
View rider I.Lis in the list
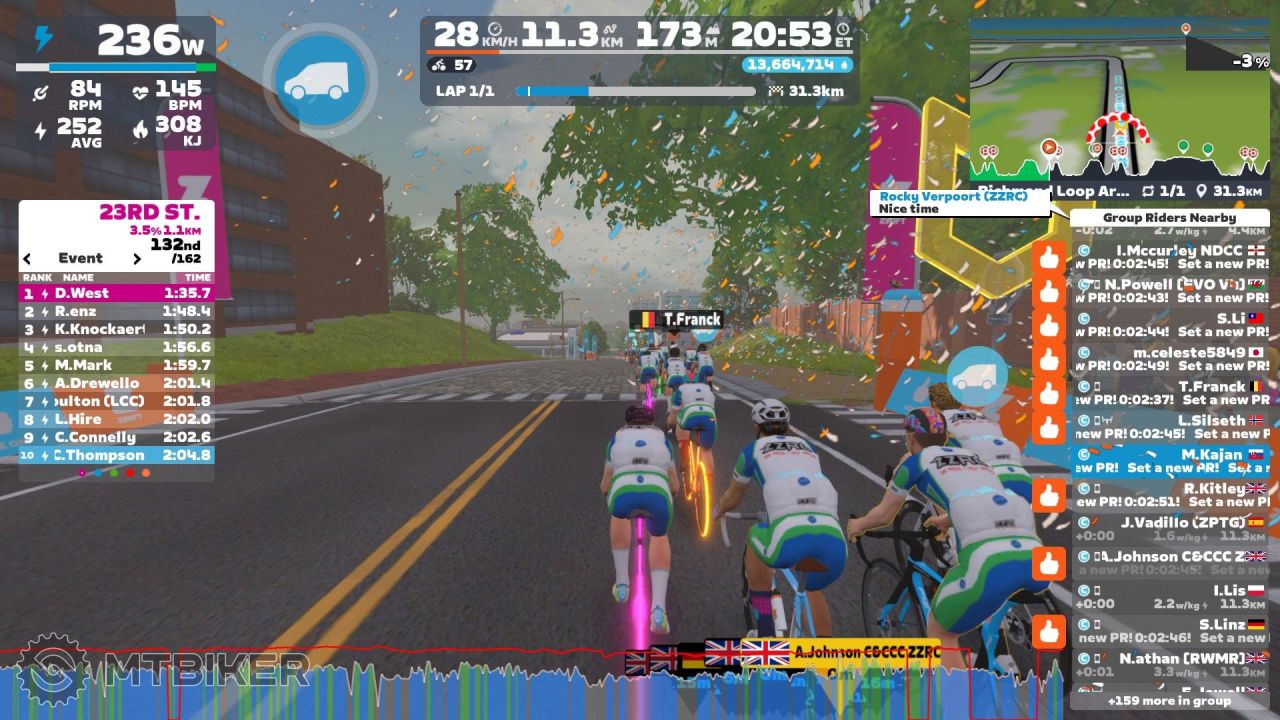click(x=1170, y=597)
